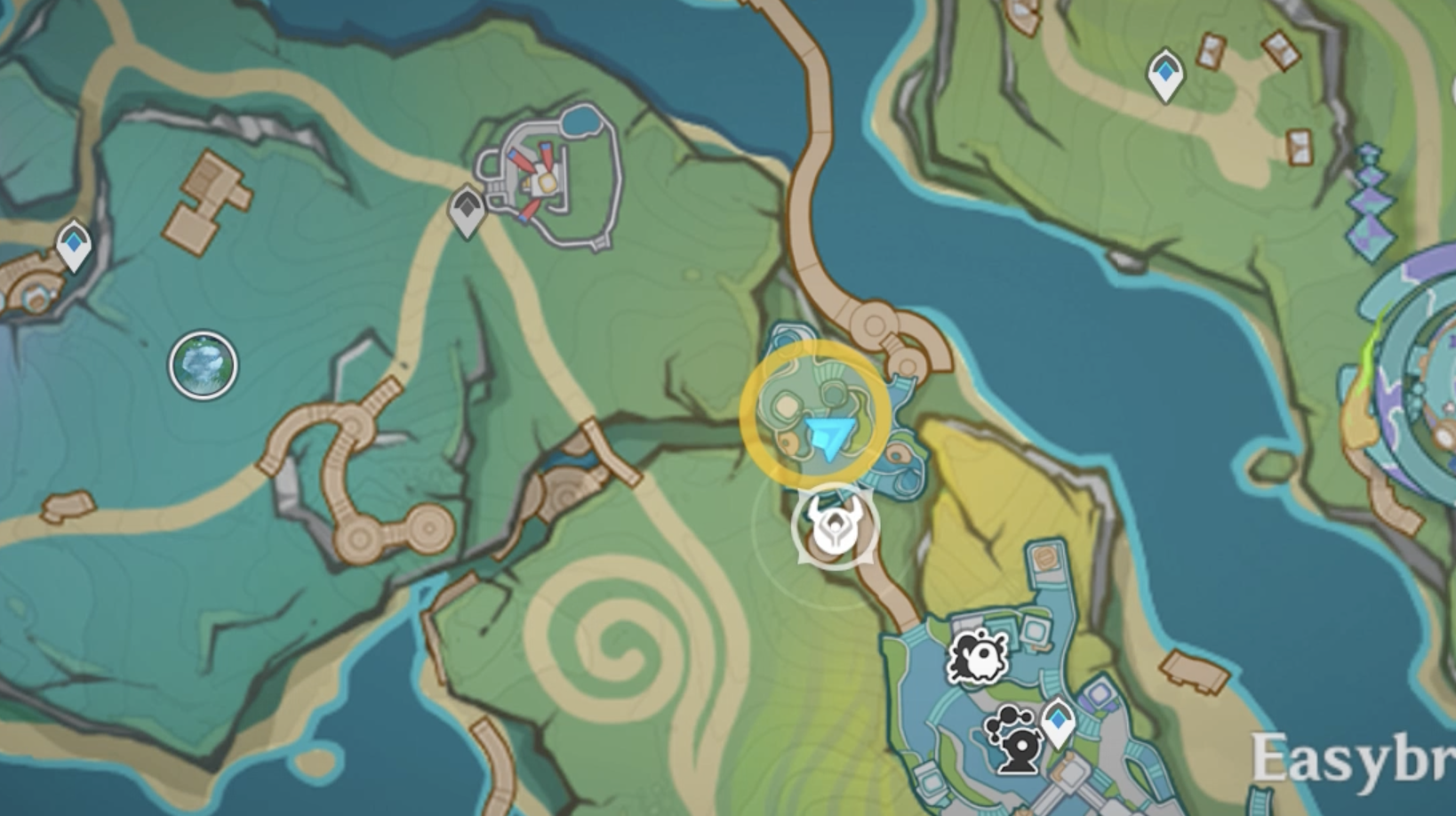Select the teleport waypoint on the western shore
Image resolution: width=1456 pixels, height=816 pixels.
click(x=73, y=243)
